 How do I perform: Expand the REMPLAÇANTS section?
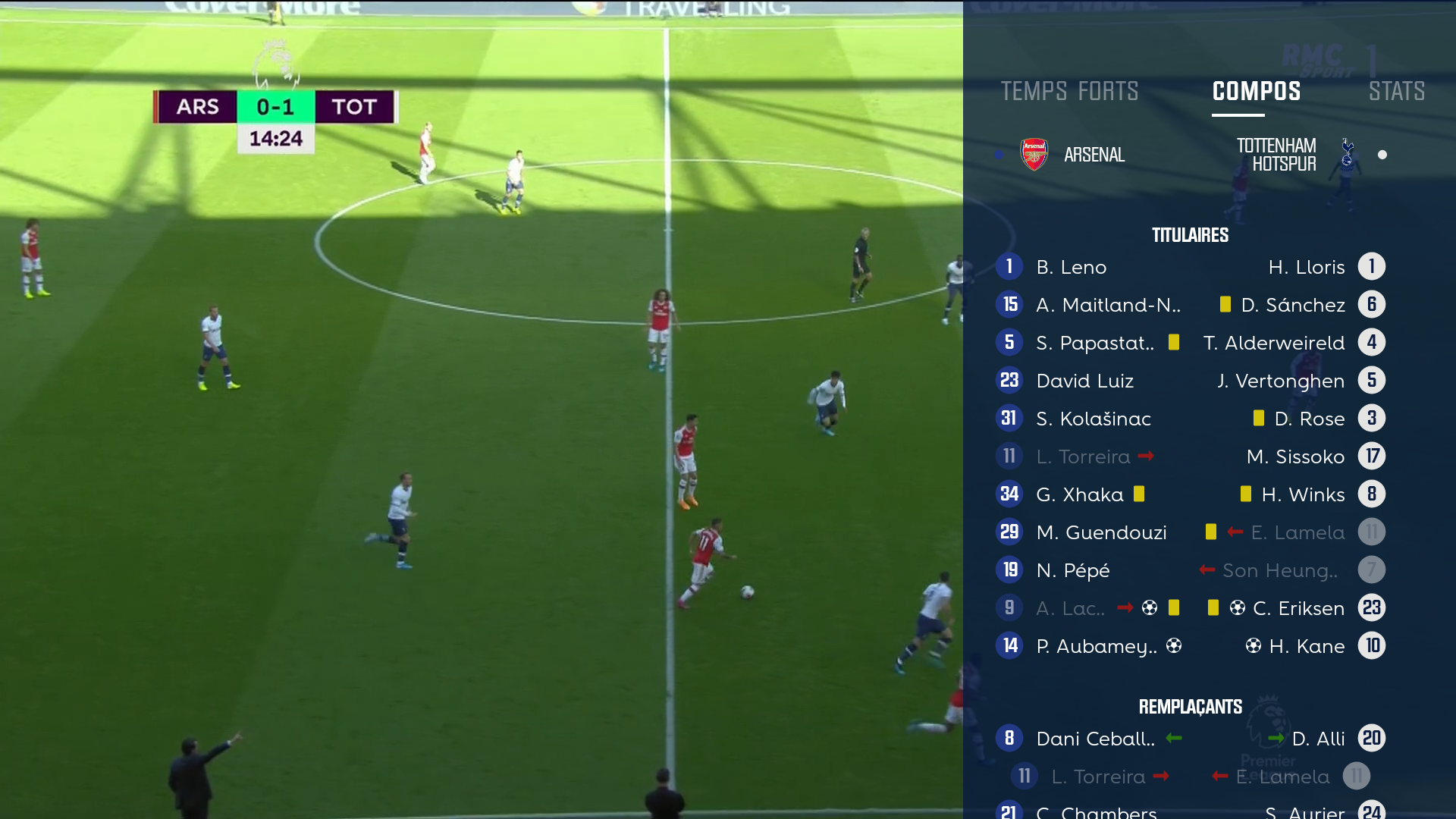1191,706
